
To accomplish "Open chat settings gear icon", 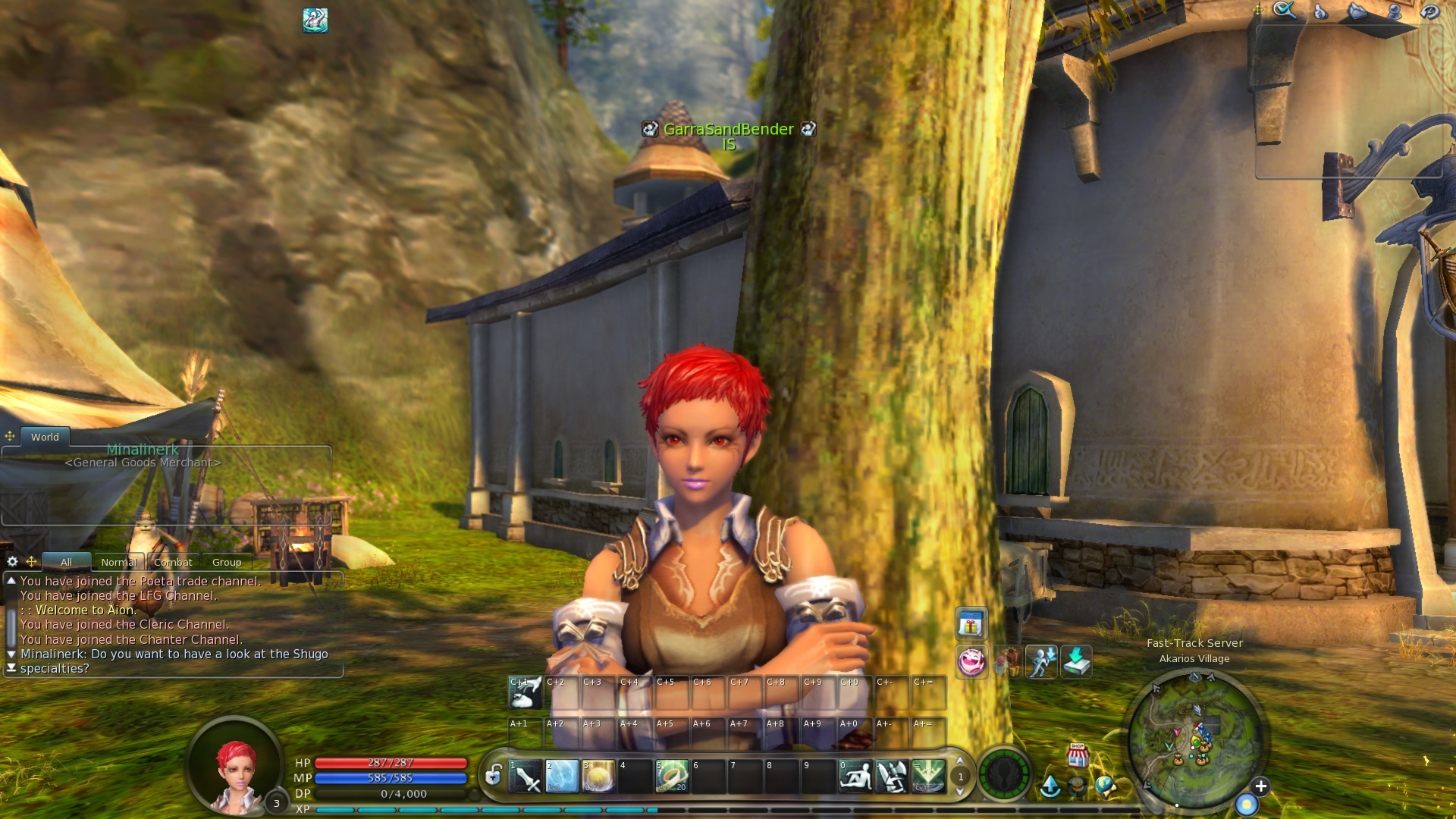I will click(12, 562).
